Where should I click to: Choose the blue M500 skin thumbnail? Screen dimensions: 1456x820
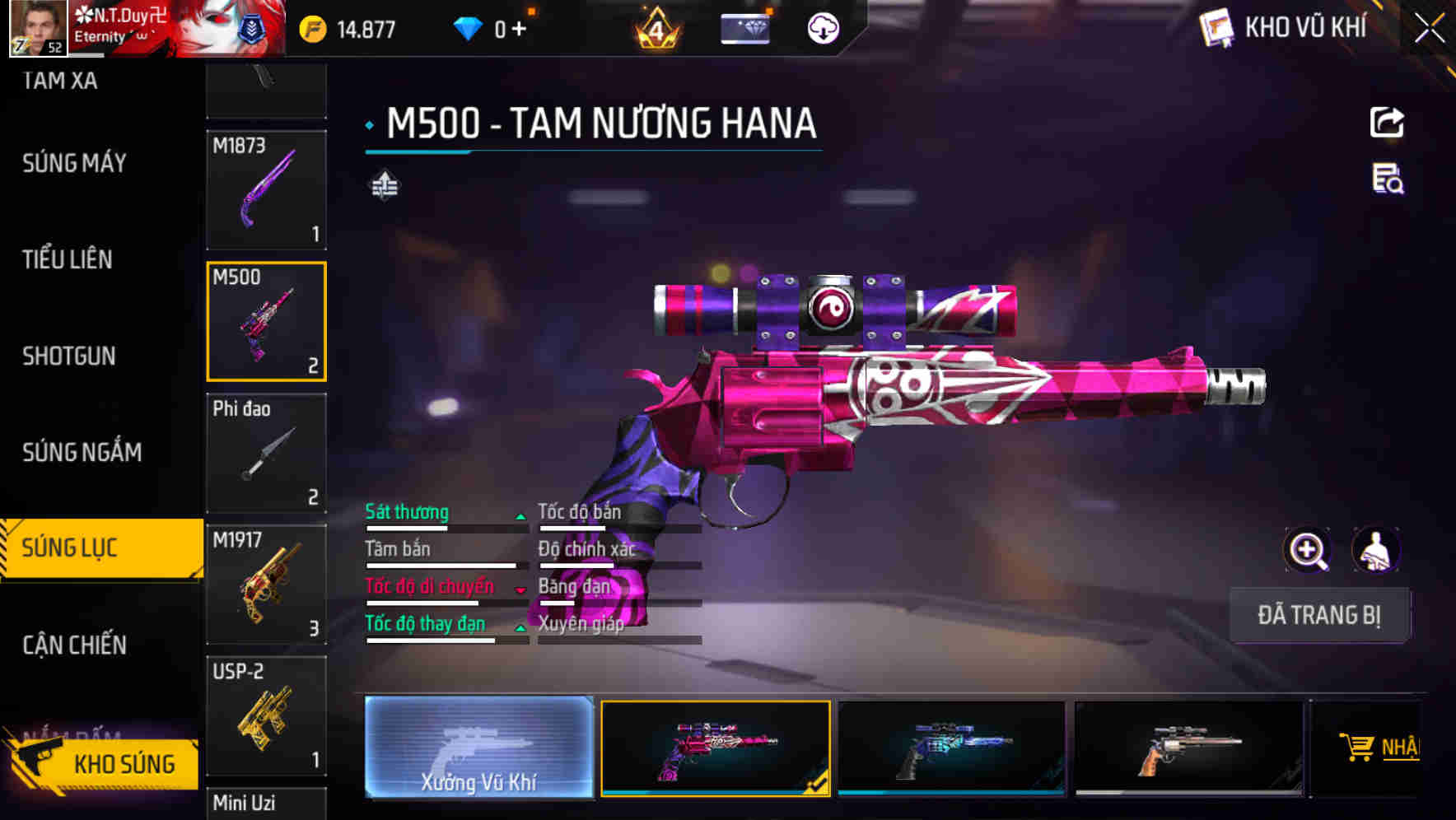pos(951,748)
